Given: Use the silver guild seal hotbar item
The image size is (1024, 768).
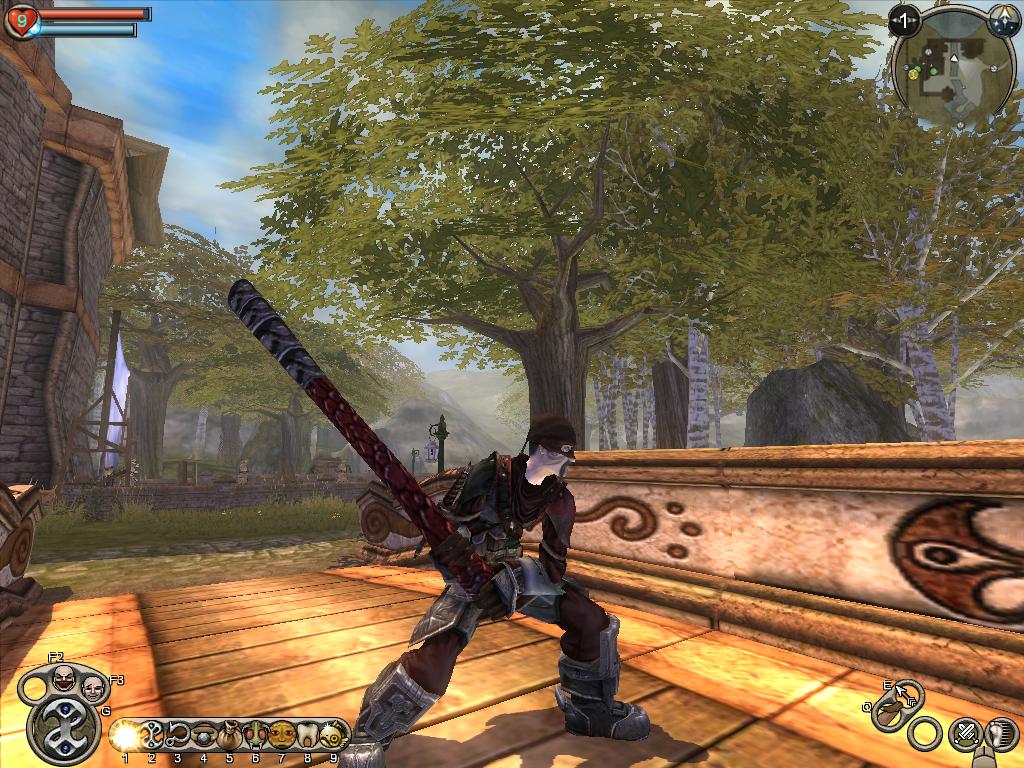Looking at the screenshot, I should pyautogui.click(x=152, y=735).
